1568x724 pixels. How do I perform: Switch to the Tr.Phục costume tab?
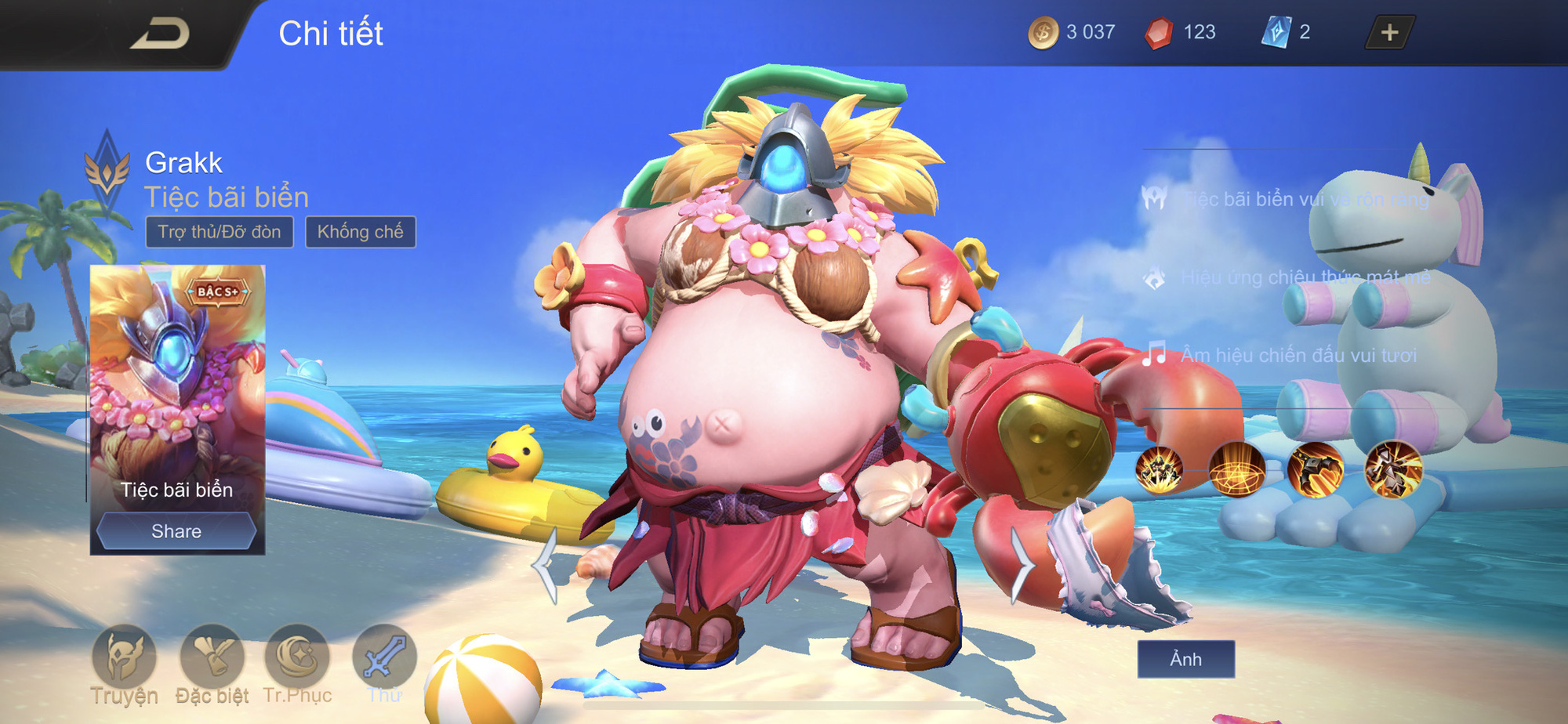coord(297,658)
